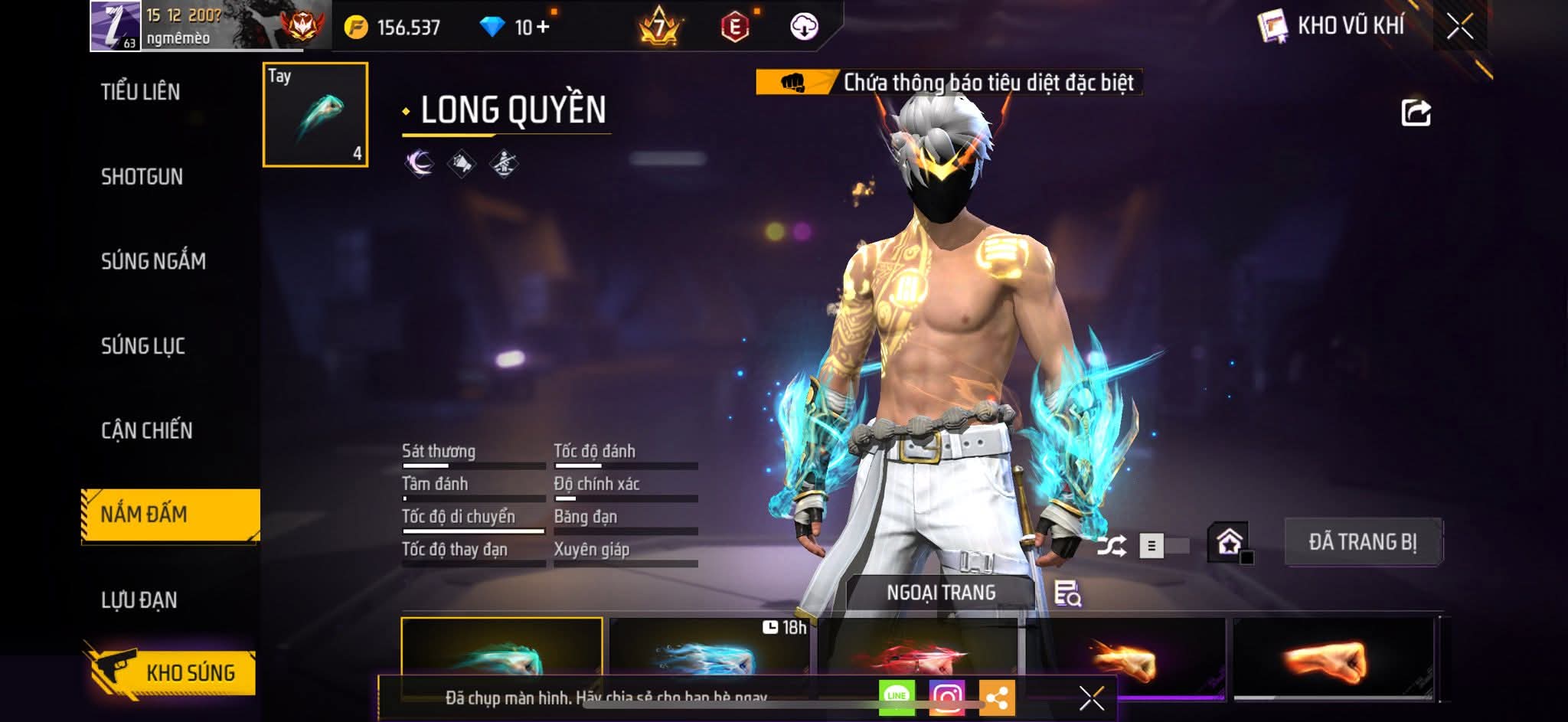The width and height of the screenshot is (1568, 722).
Task: Close the weapon armory screen
Action: click(1460, 27)
